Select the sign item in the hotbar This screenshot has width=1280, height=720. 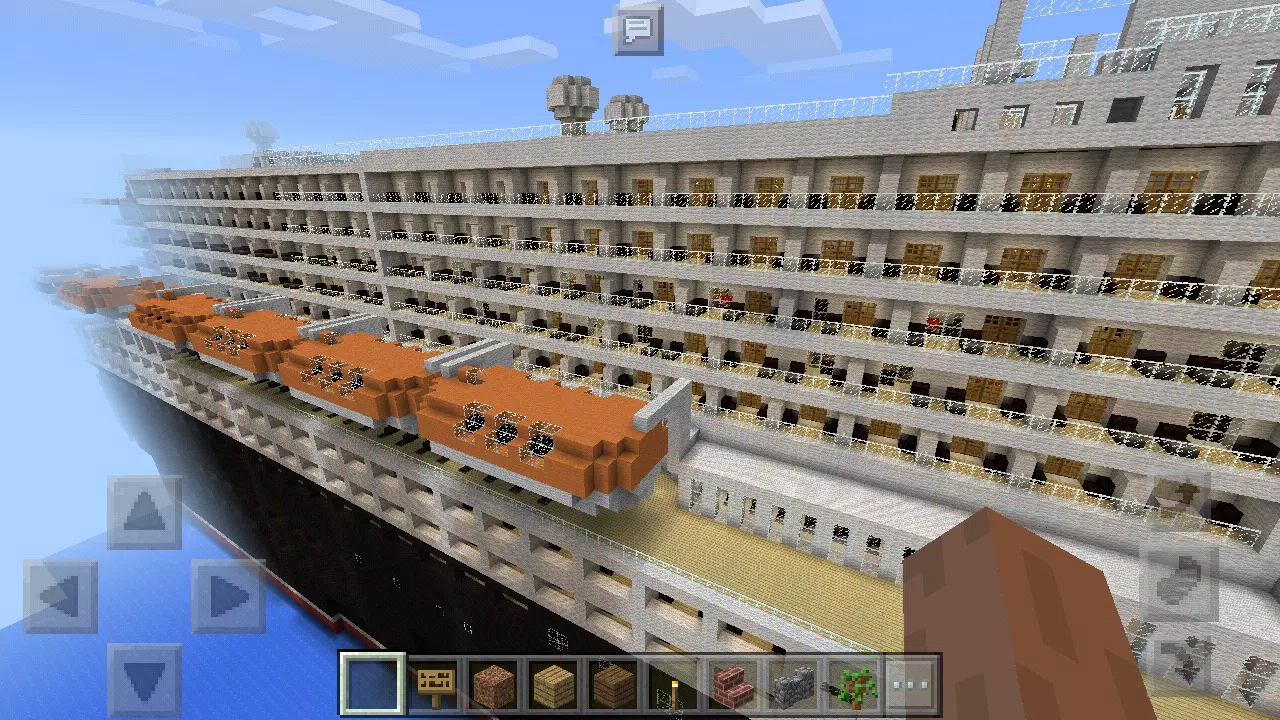click(436, 679)
